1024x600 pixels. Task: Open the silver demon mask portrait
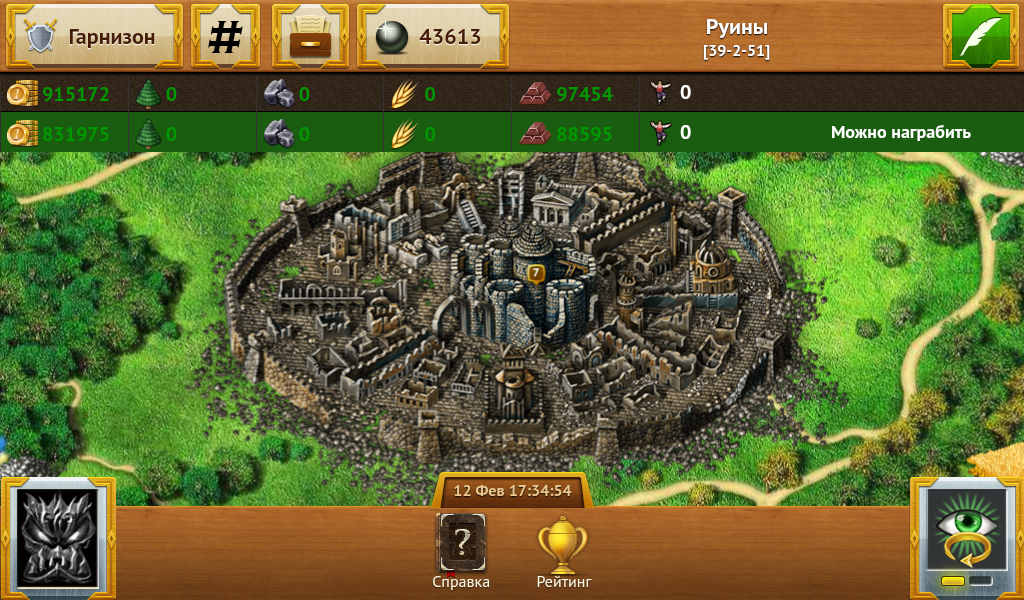(58, 539)
